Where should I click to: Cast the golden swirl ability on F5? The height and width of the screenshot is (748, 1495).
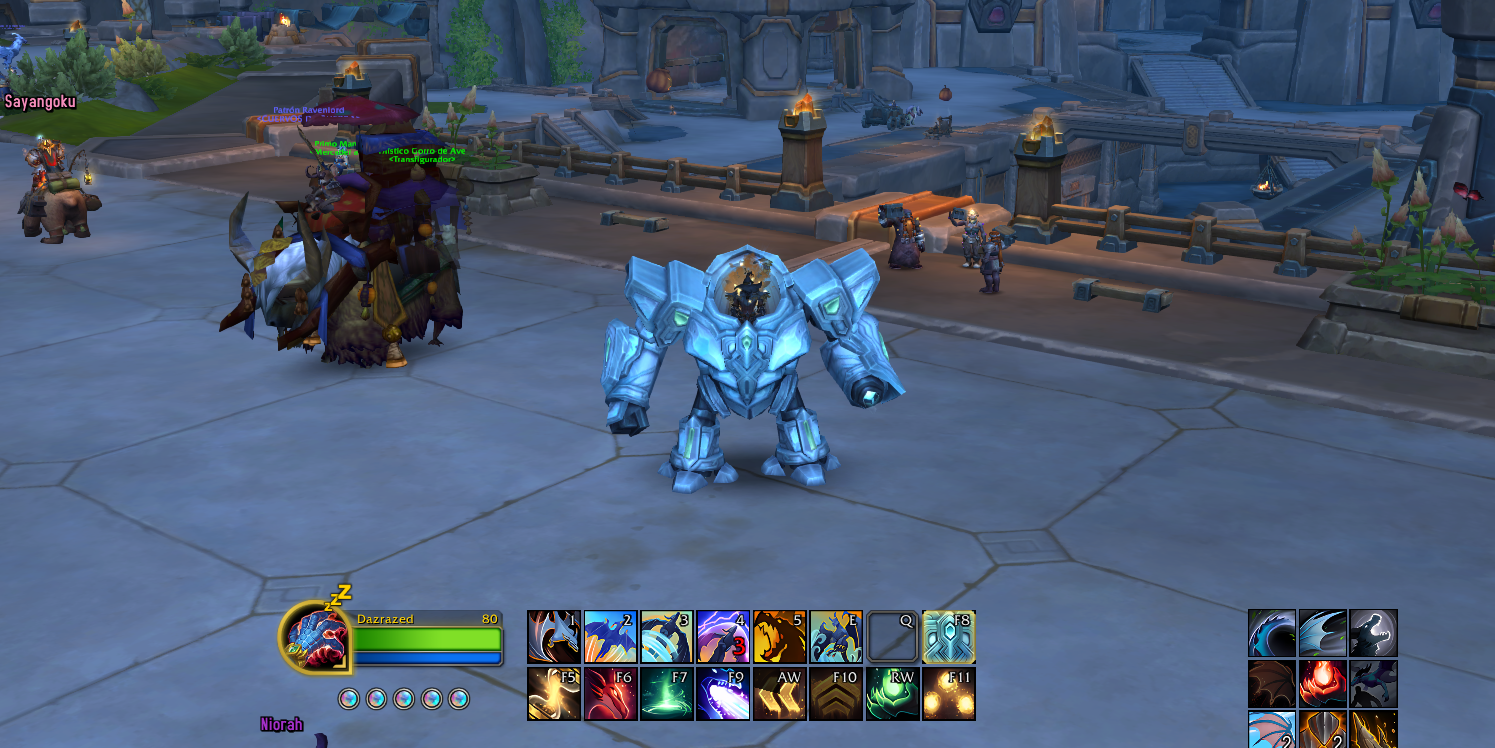coord(554,694)
